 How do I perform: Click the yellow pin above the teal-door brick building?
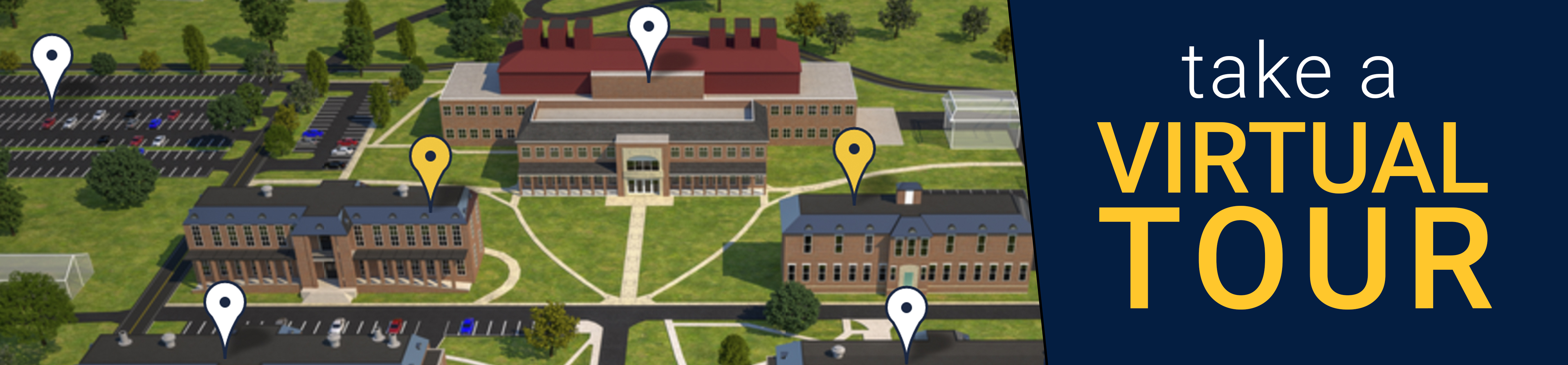tap(854, 152)
